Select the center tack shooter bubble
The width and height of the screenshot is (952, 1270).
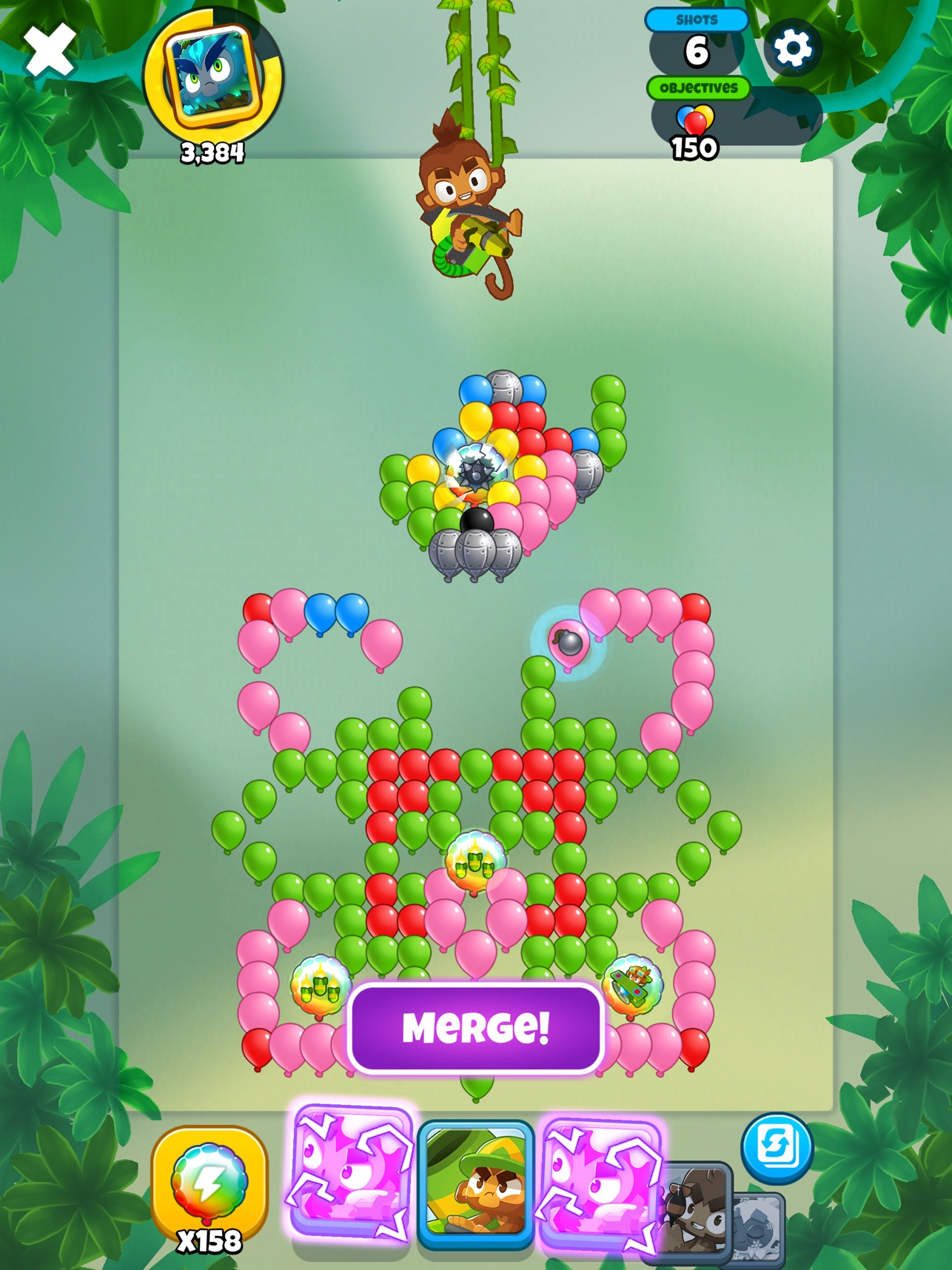[x=475, y=859]
